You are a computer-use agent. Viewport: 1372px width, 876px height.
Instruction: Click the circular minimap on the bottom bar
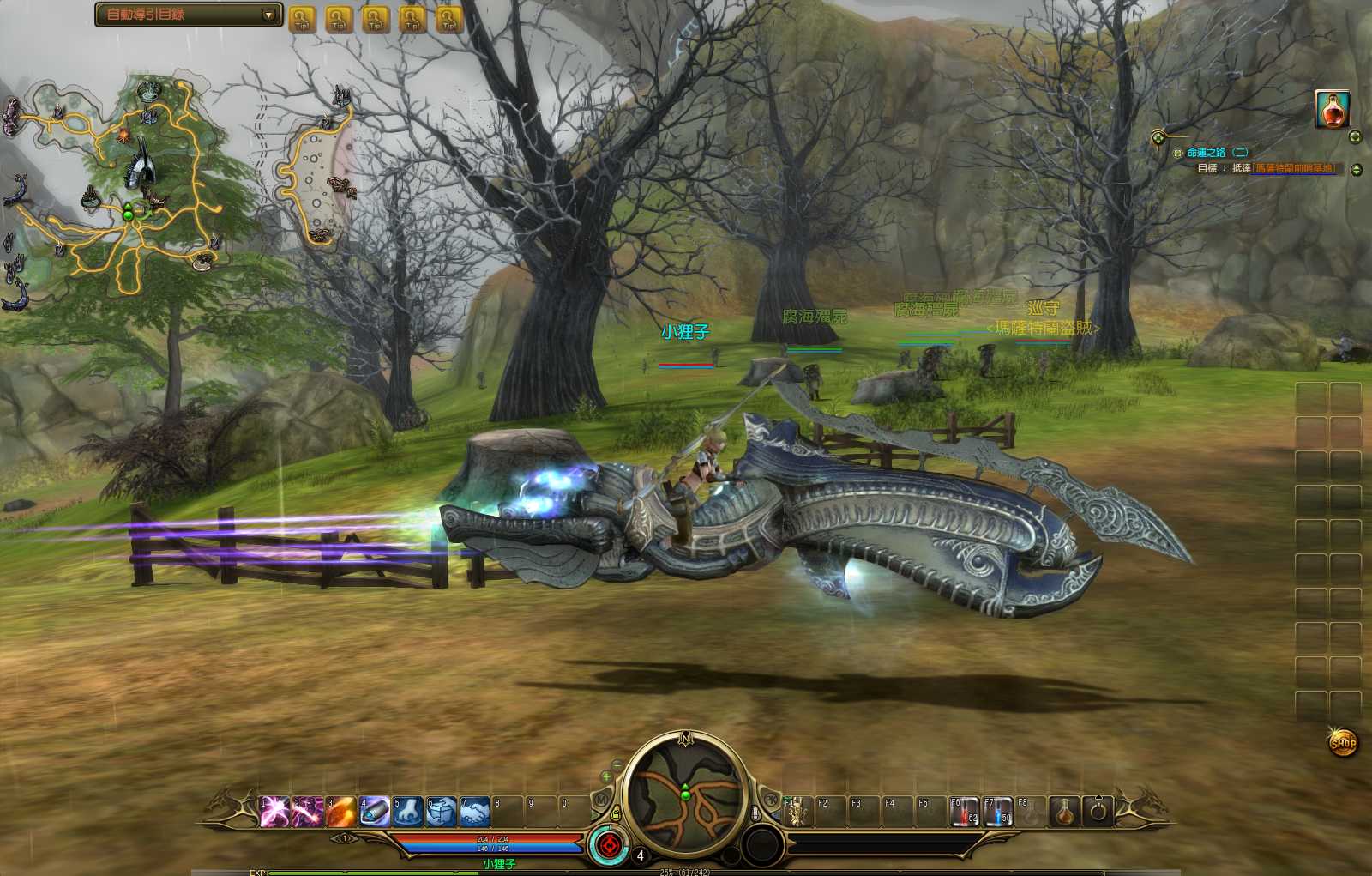(685, 794)
